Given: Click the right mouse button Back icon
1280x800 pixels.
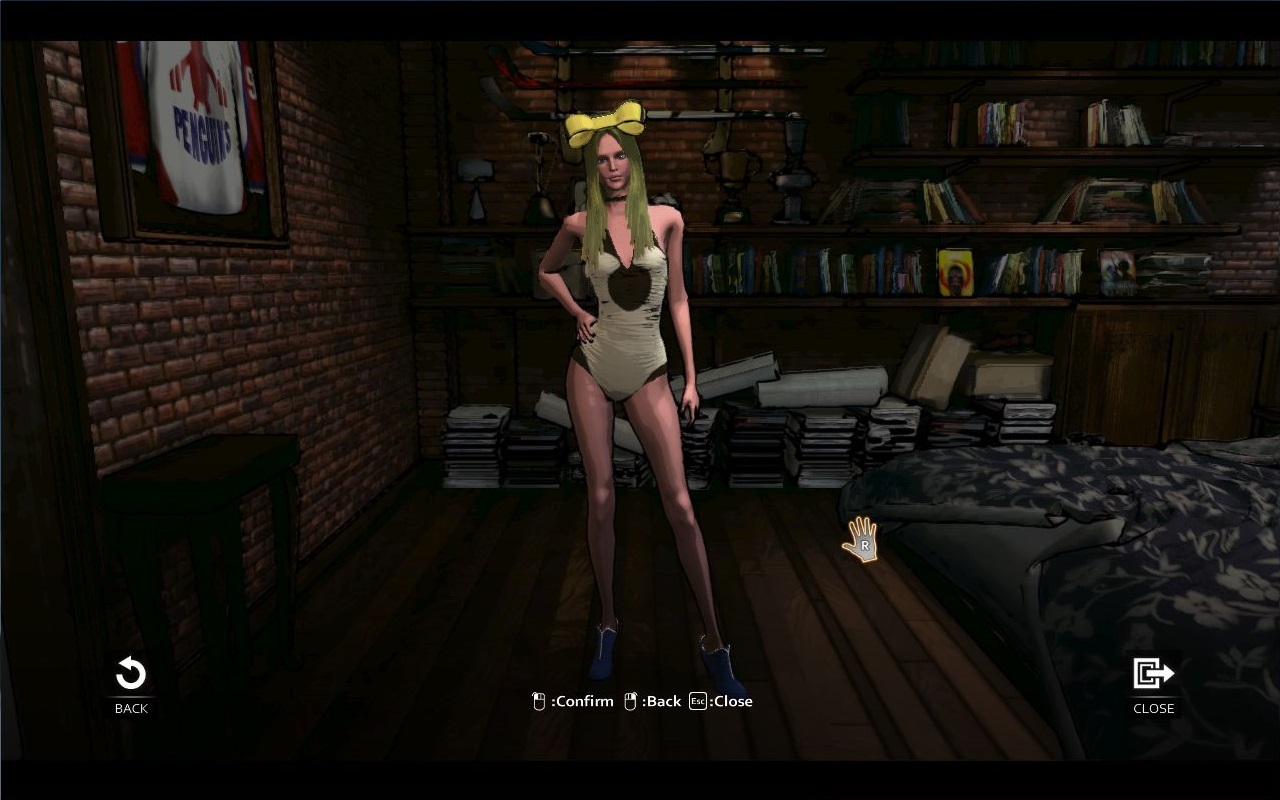Looking at the screenshot, I should click(x=629, y=701).
